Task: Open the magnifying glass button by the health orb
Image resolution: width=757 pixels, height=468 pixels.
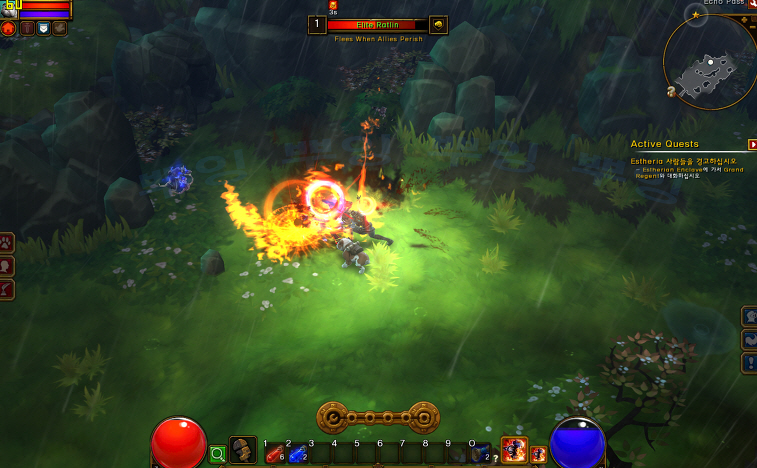Action: (x=218, y=454)
